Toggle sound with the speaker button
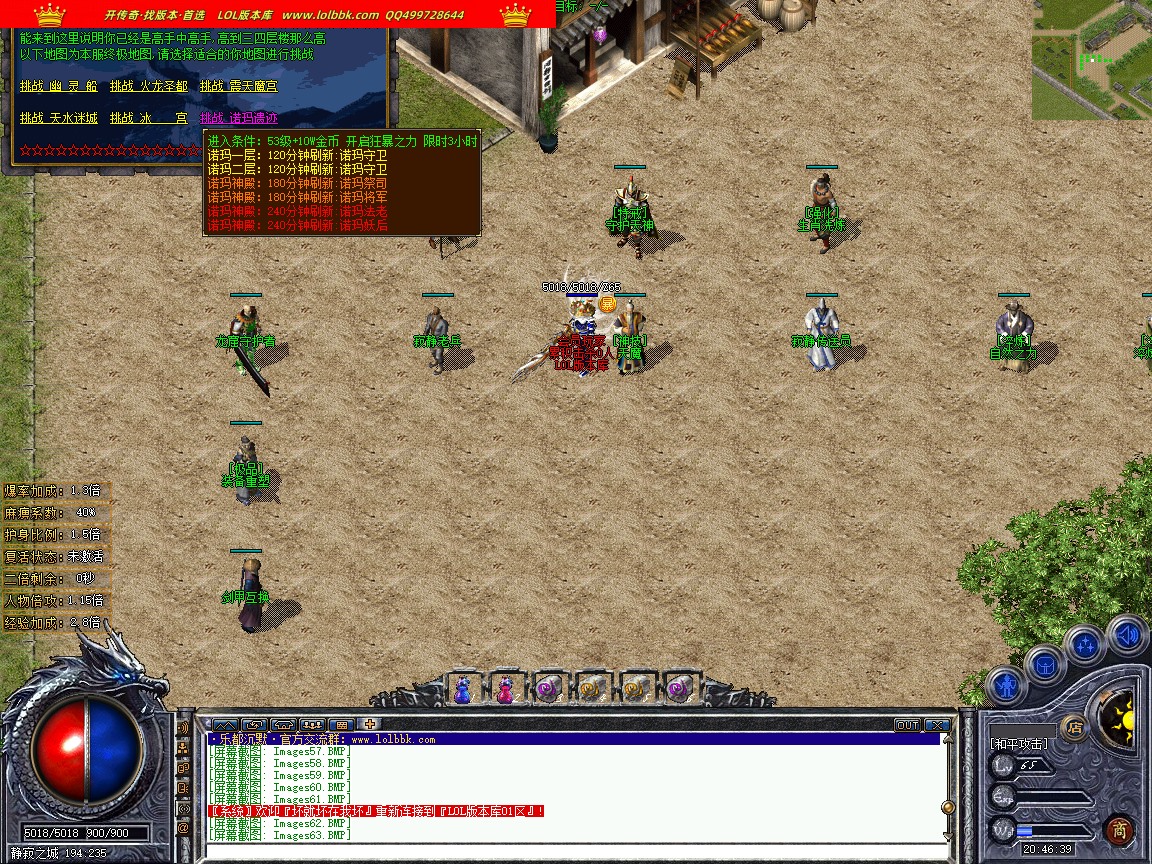1152x864 pixels. click(1127, 634)
